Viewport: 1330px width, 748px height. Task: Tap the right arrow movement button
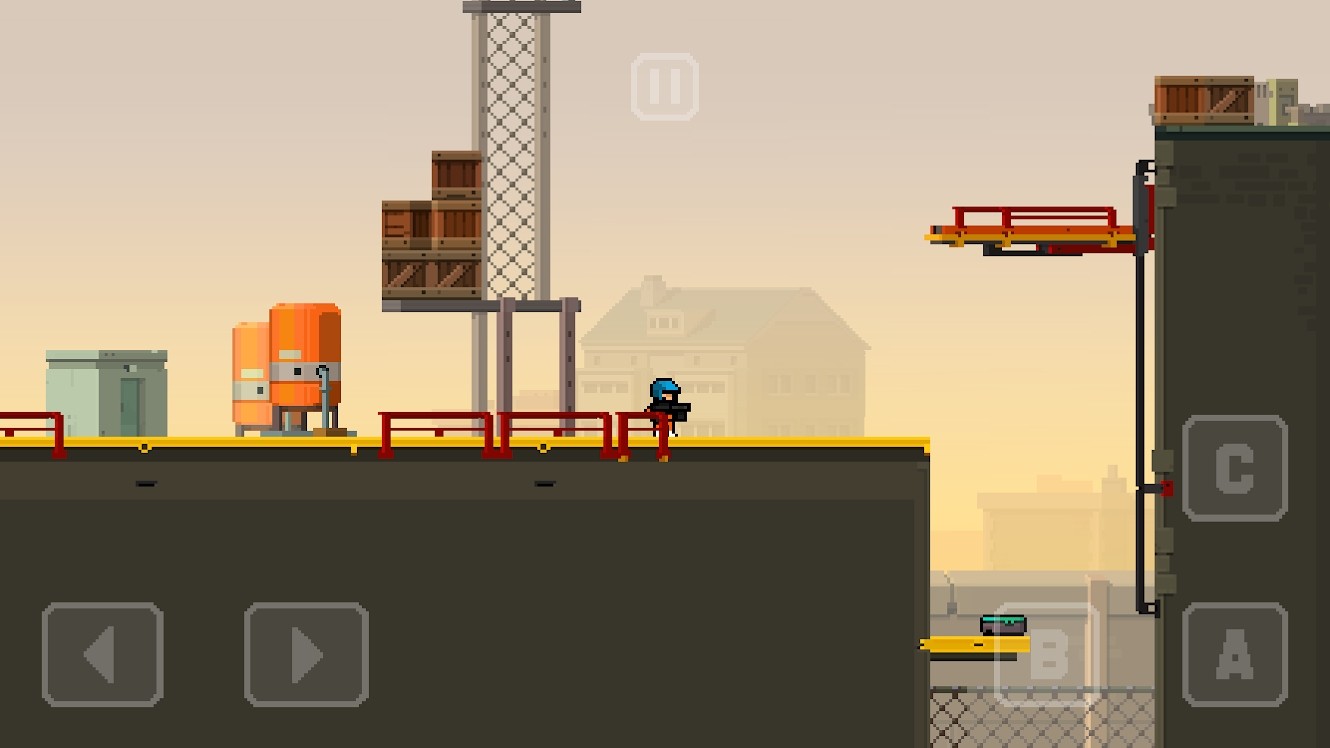point(306,655)
